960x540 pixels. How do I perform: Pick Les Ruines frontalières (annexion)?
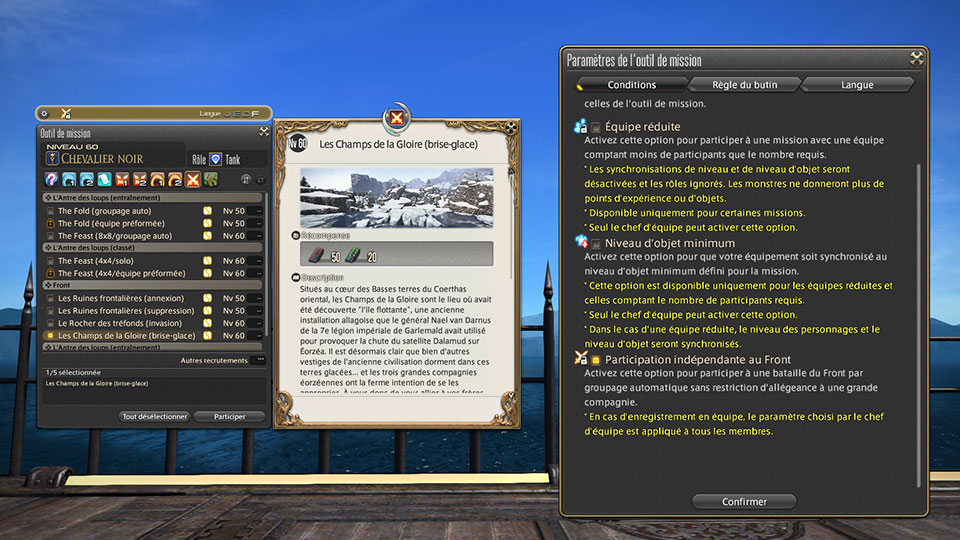click(50, 298)
